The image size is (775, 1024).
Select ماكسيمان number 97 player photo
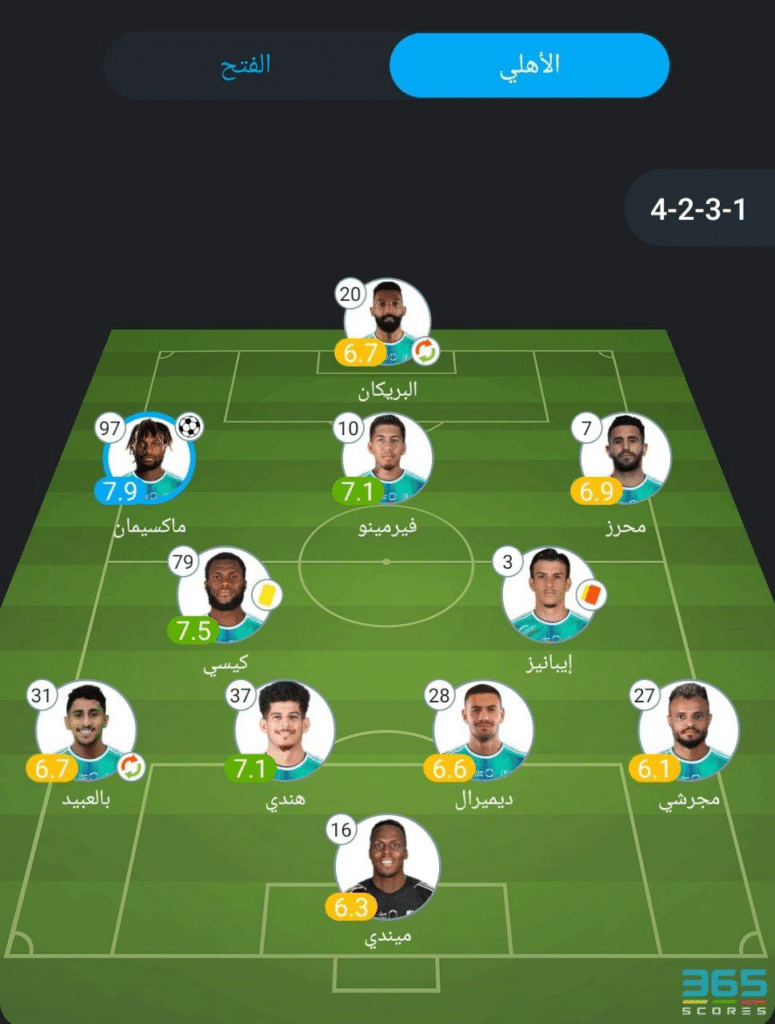(149, 458)
